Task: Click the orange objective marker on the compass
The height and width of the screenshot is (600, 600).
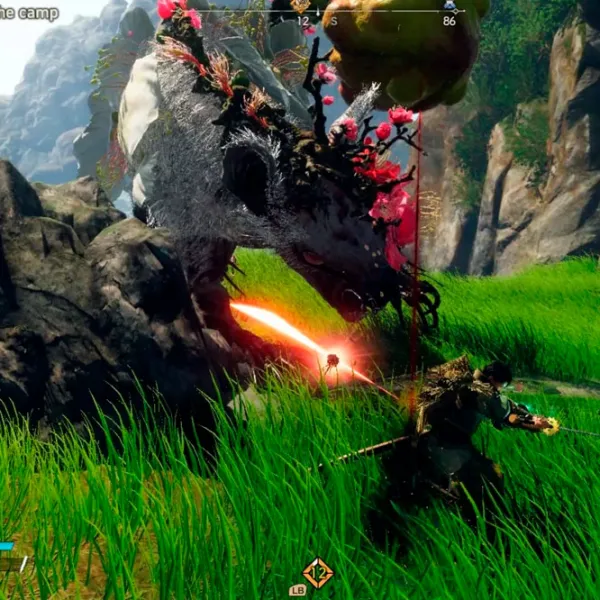Action: [x=300, y=6]
